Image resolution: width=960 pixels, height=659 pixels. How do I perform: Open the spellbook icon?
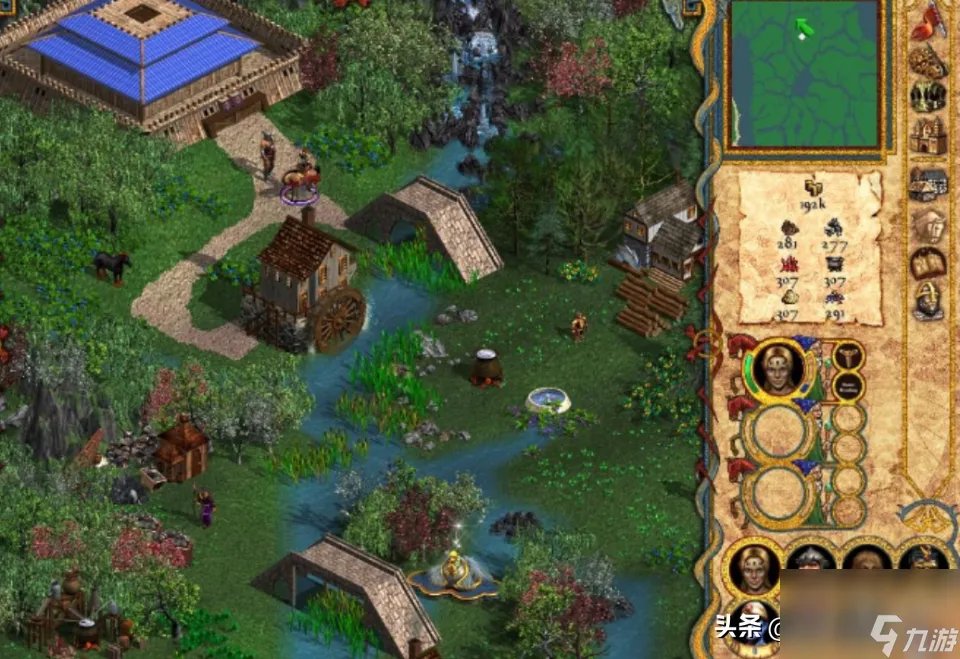click(x=928, y=262)
